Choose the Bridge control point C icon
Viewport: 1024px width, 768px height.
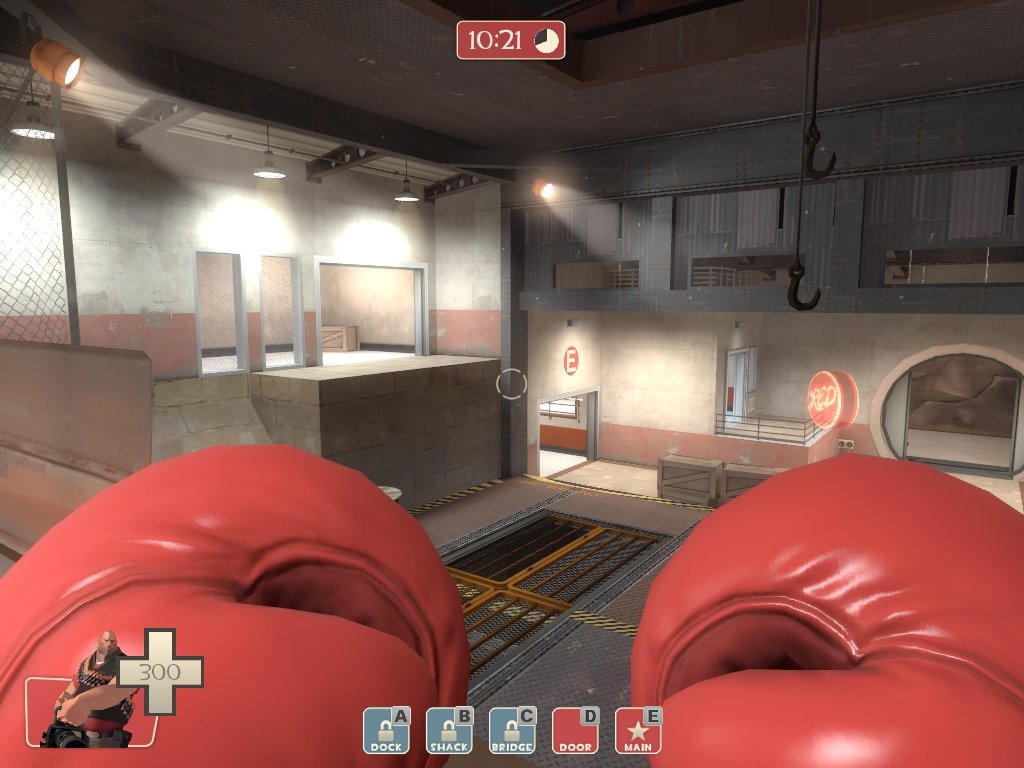[x=512, y=731]
